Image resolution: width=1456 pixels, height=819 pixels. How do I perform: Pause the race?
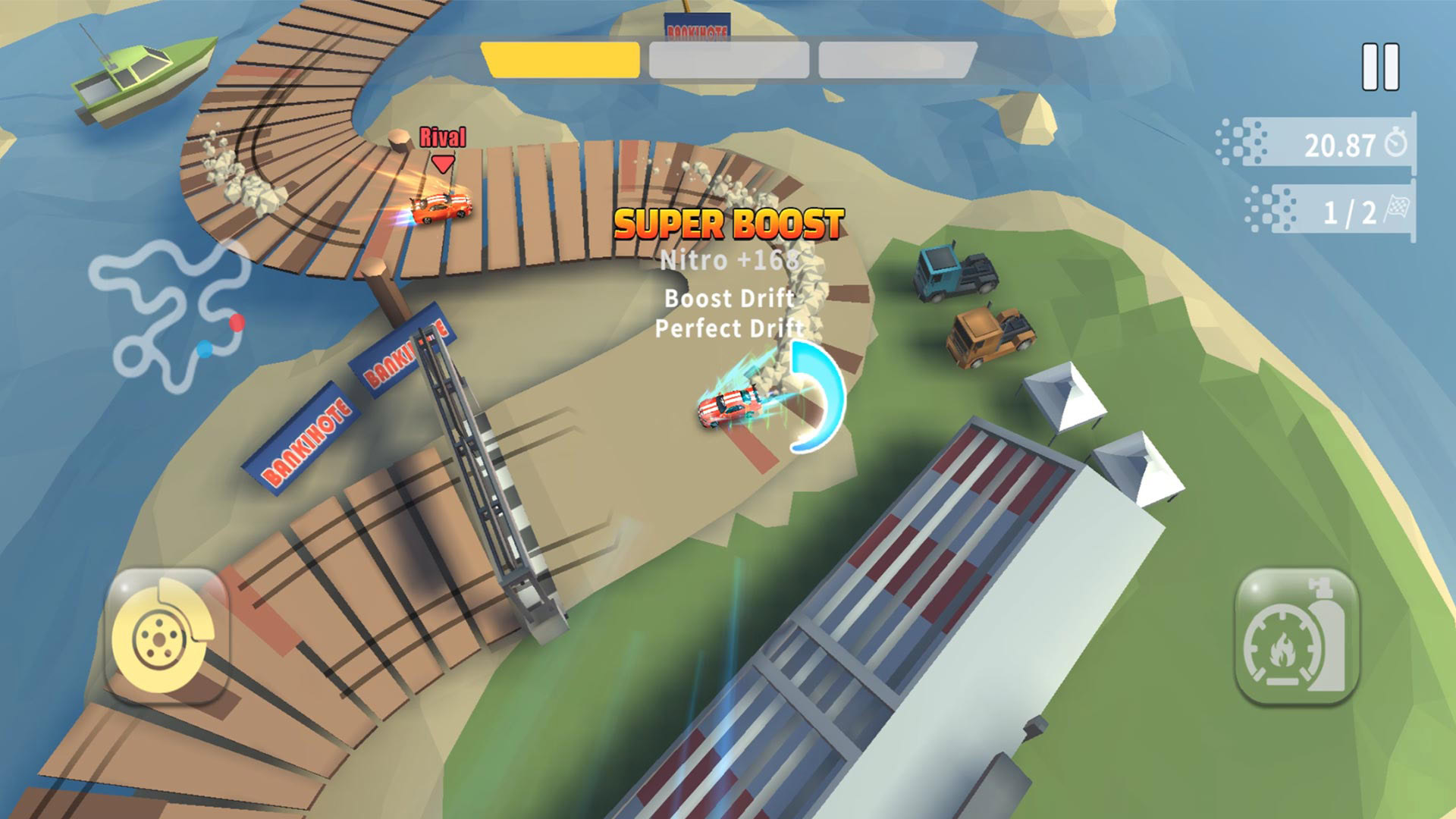1380,67
